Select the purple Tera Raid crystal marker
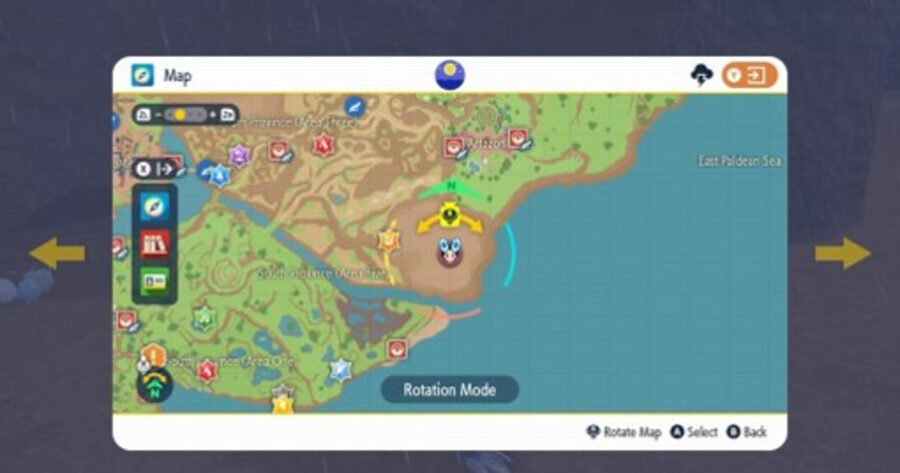The width and height of the screenshot is (900, 473). (239, 156)
